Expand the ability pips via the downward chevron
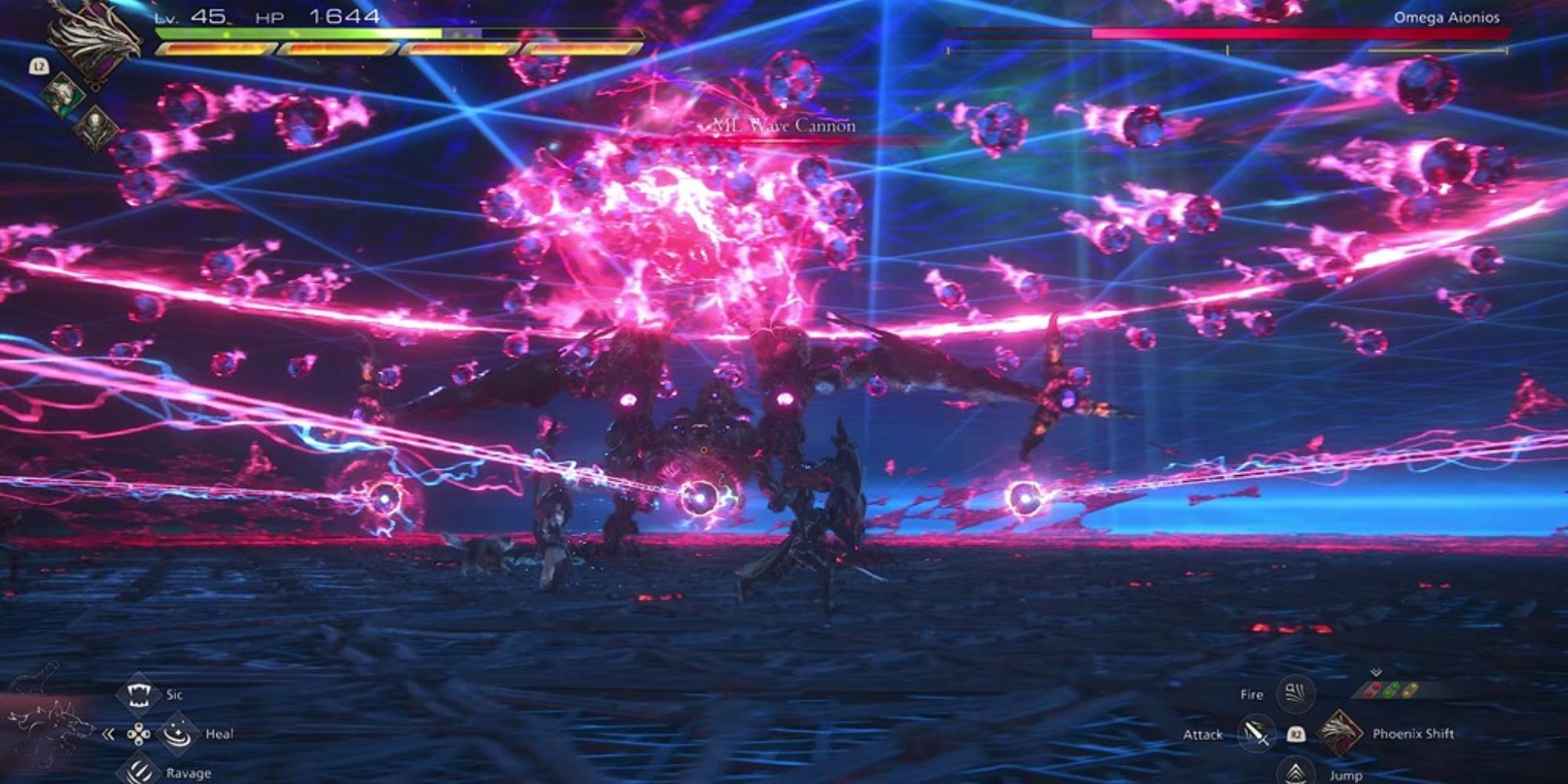 tap(1376, 672)
